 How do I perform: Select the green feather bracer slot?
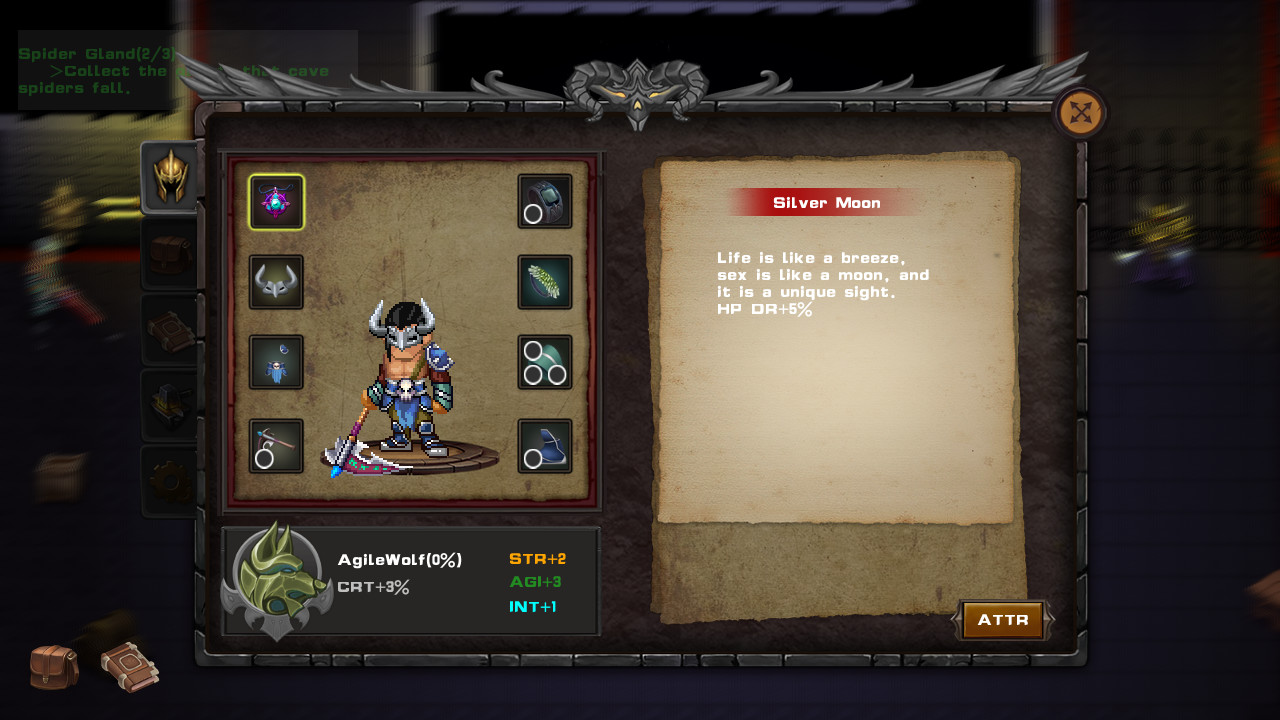click(x=545, y=282)
